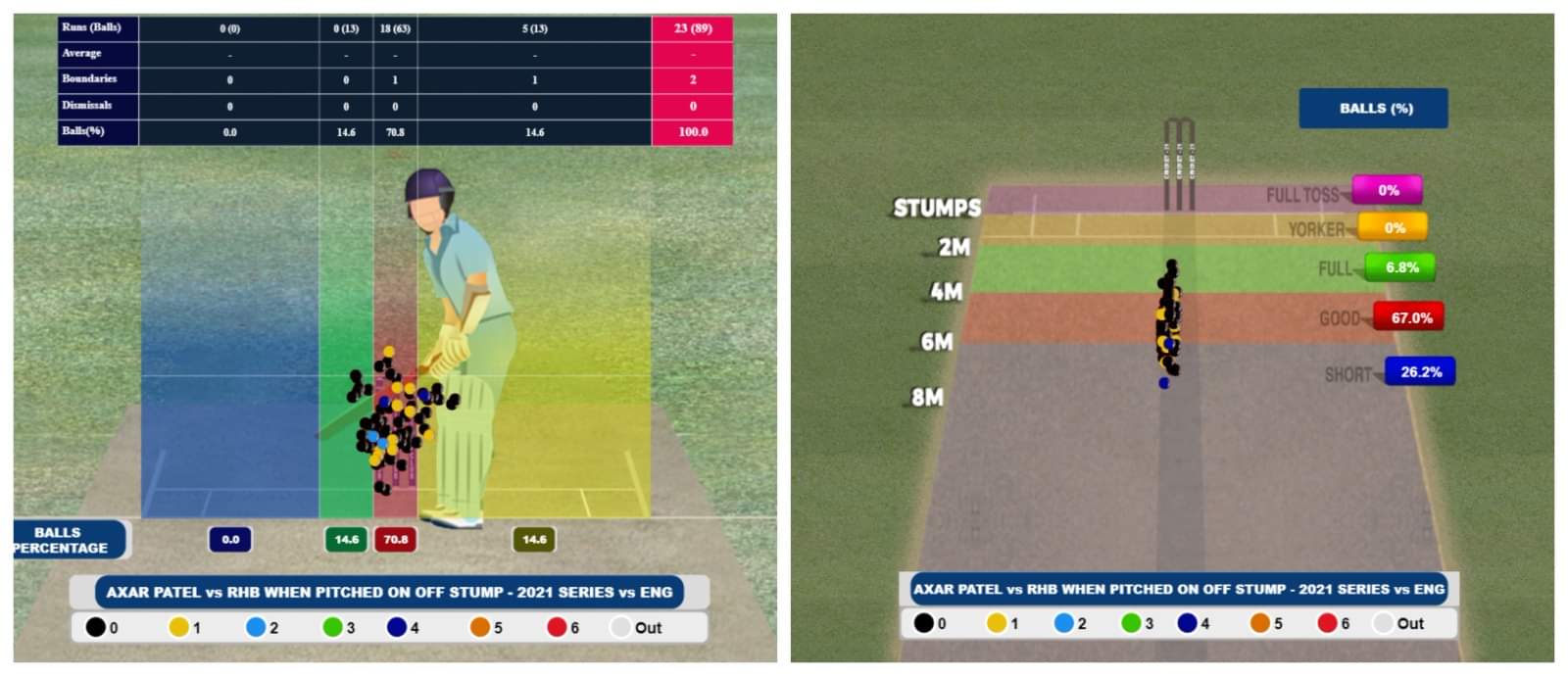Select the red GOOD length 67.0% badge

pos(1409,317)
